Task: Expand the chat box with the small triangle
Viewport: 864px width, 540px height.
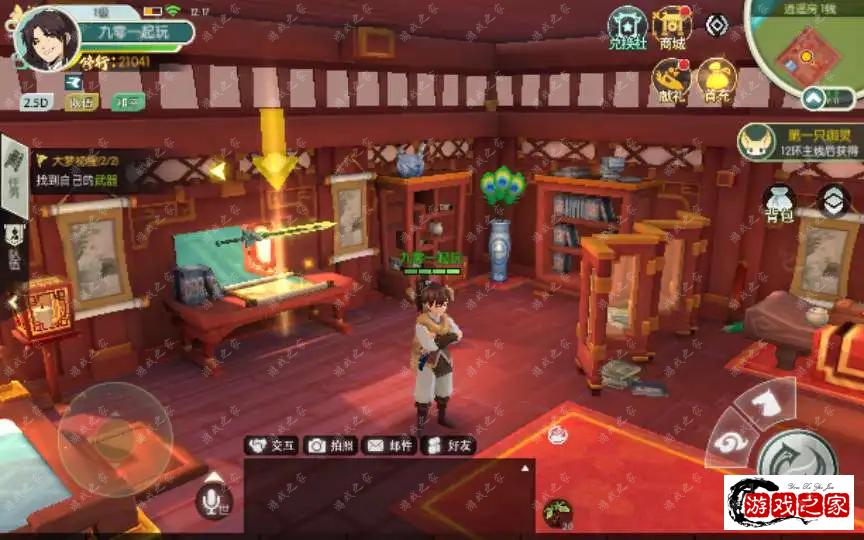Action: pos(524,468)
